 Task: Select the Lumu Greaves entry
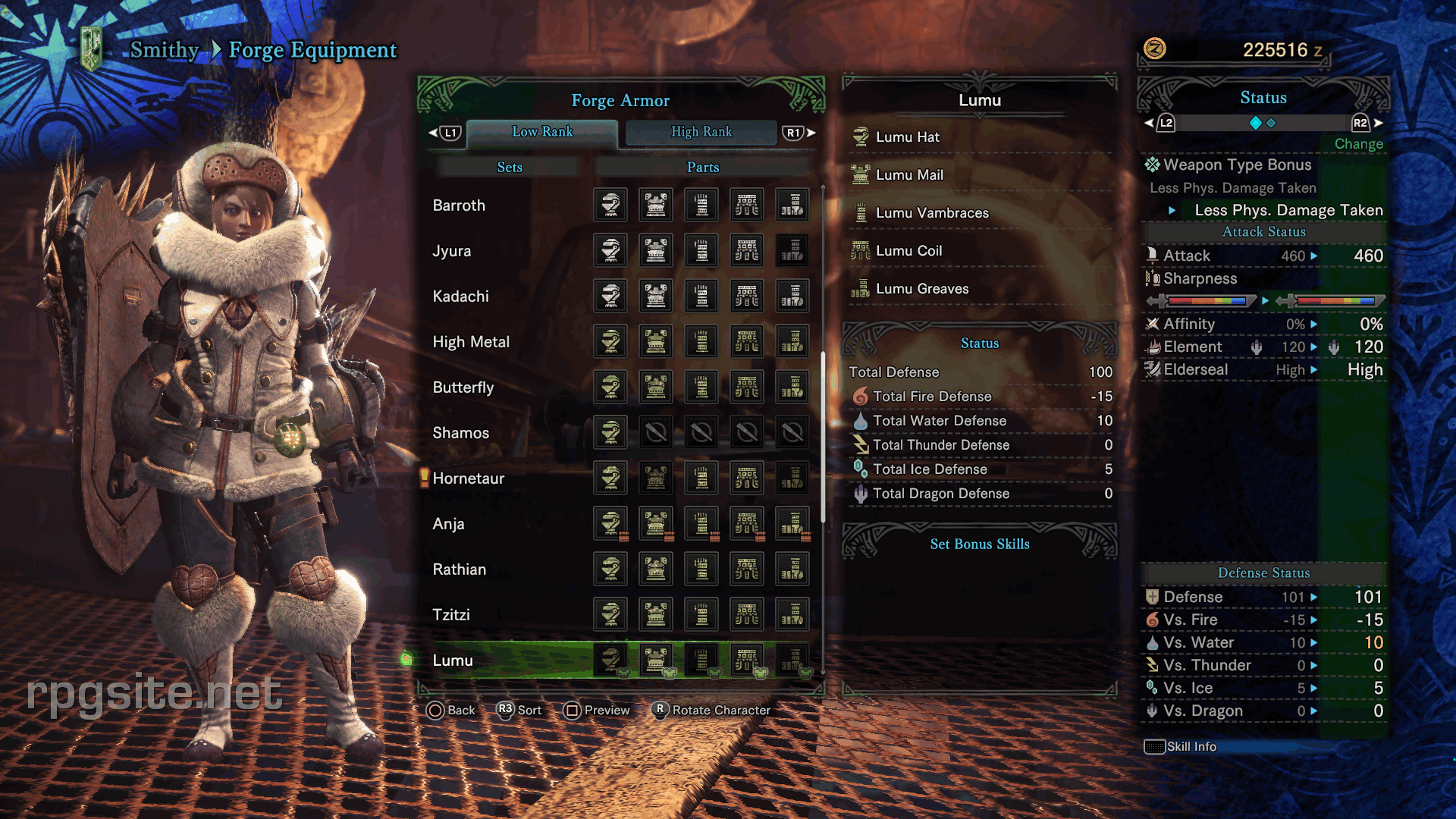922,289
